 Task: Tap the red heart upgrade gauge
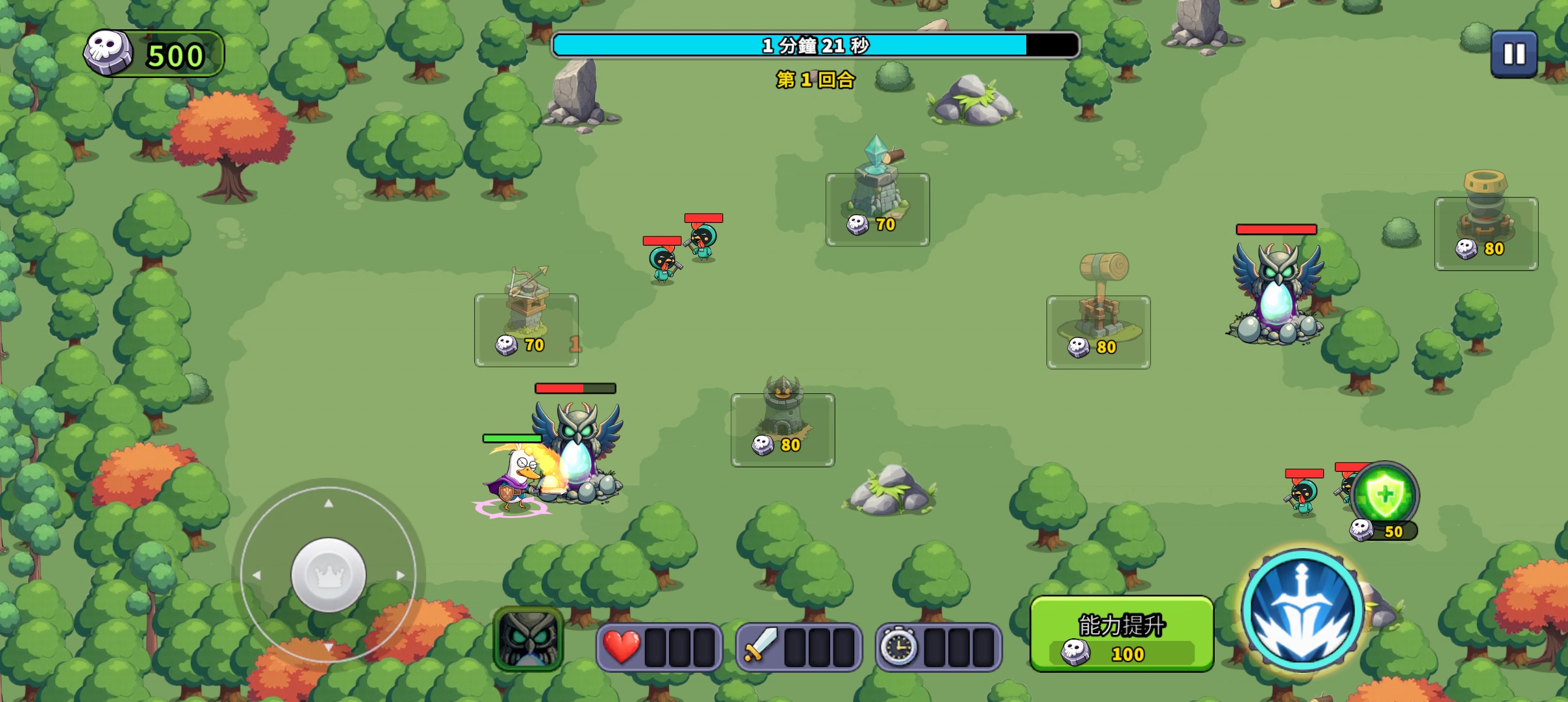coord(659,647)
